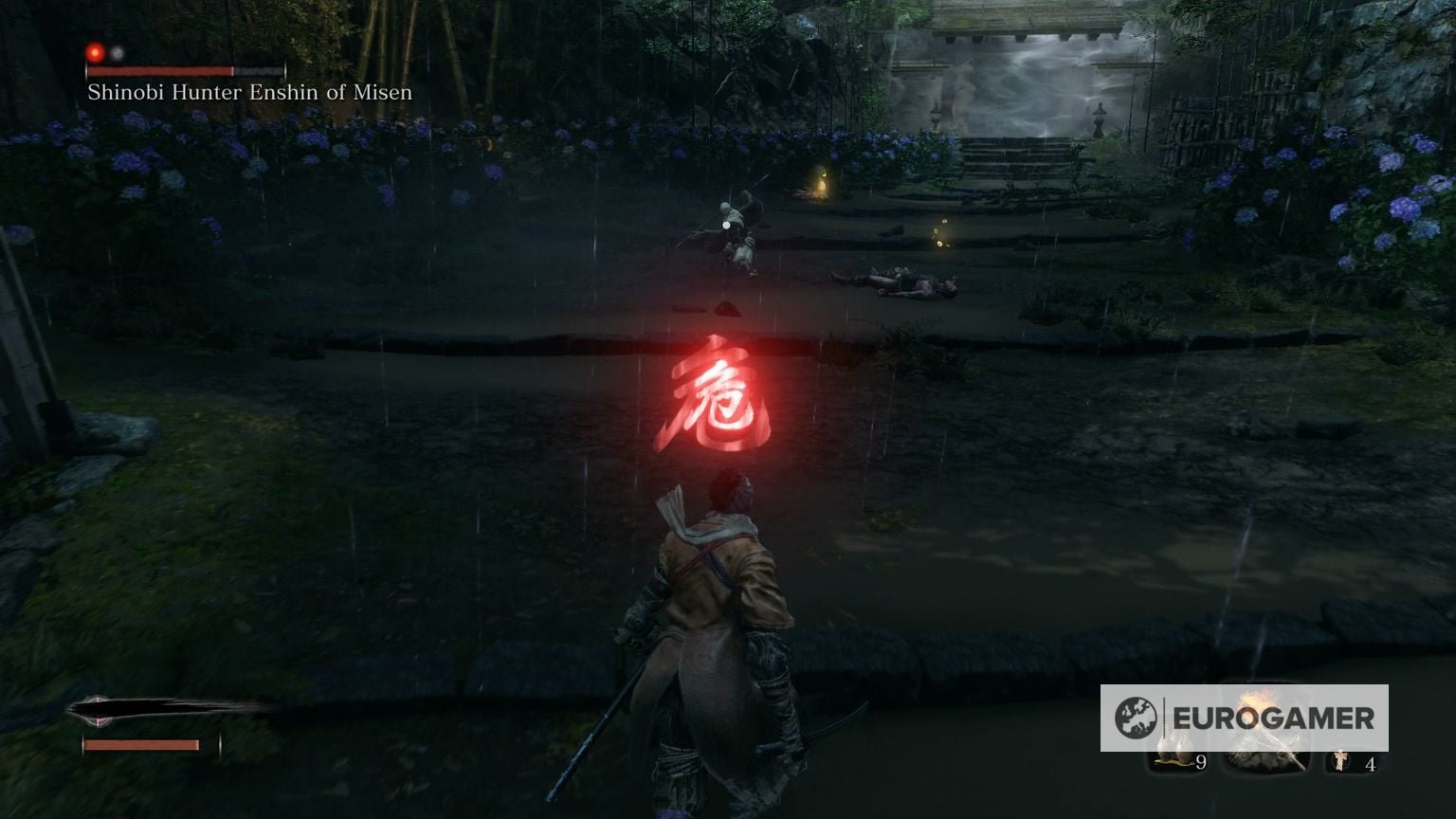Screen dimensions: 1456x819
Task: Click the glowing loot pickup near the fallen body
Action: (x=937, y=239)
